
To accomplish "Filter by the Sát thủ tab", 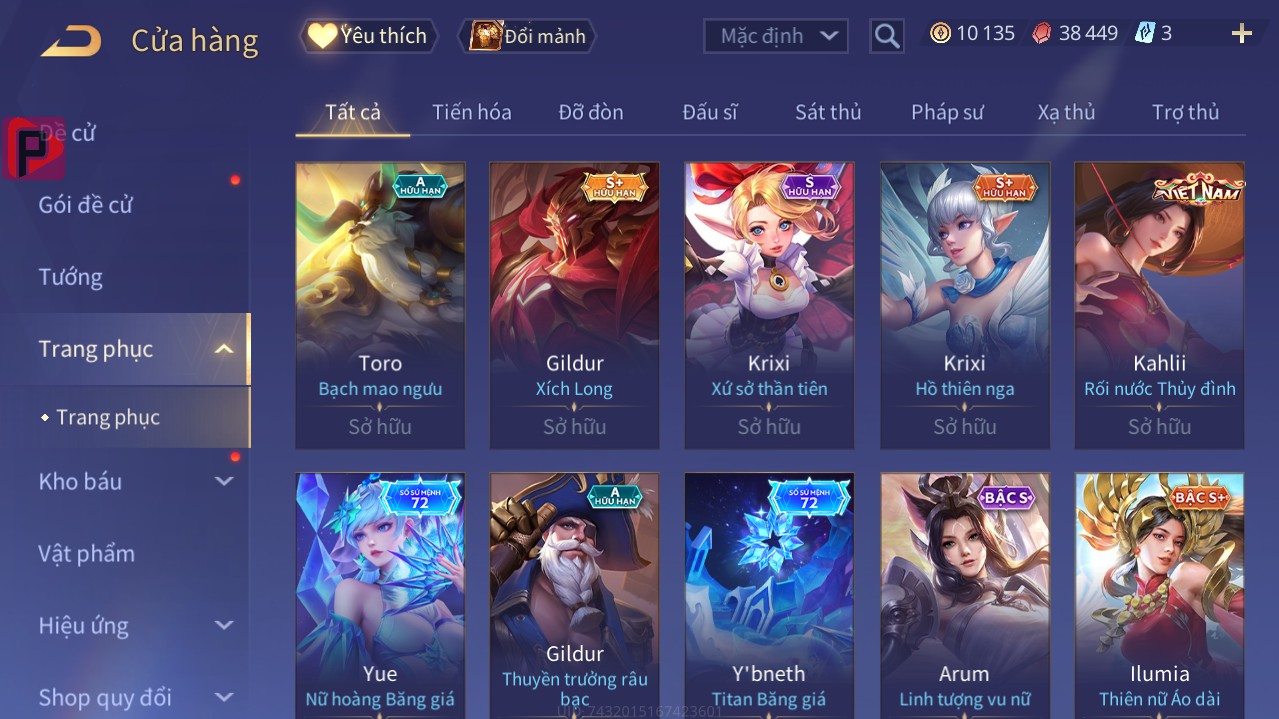I will pos(827,112).
